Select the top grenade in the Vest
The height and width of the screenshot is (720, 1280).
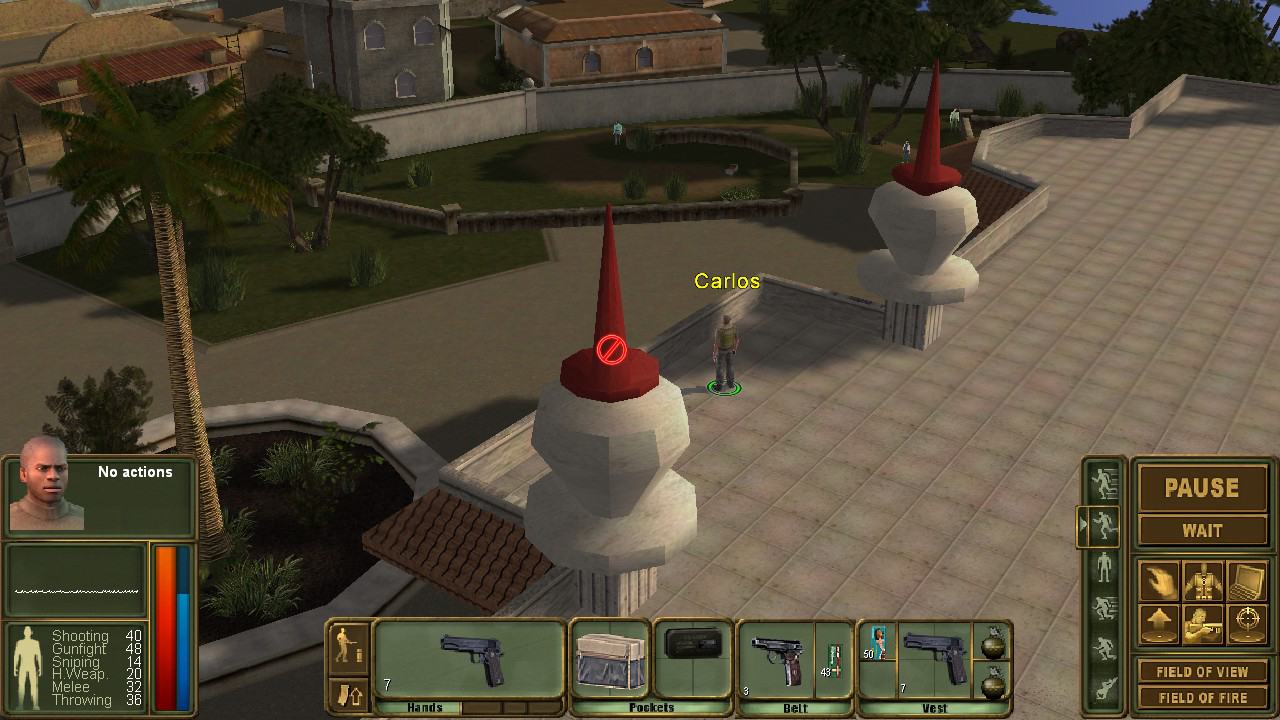(x=993, y=645)
